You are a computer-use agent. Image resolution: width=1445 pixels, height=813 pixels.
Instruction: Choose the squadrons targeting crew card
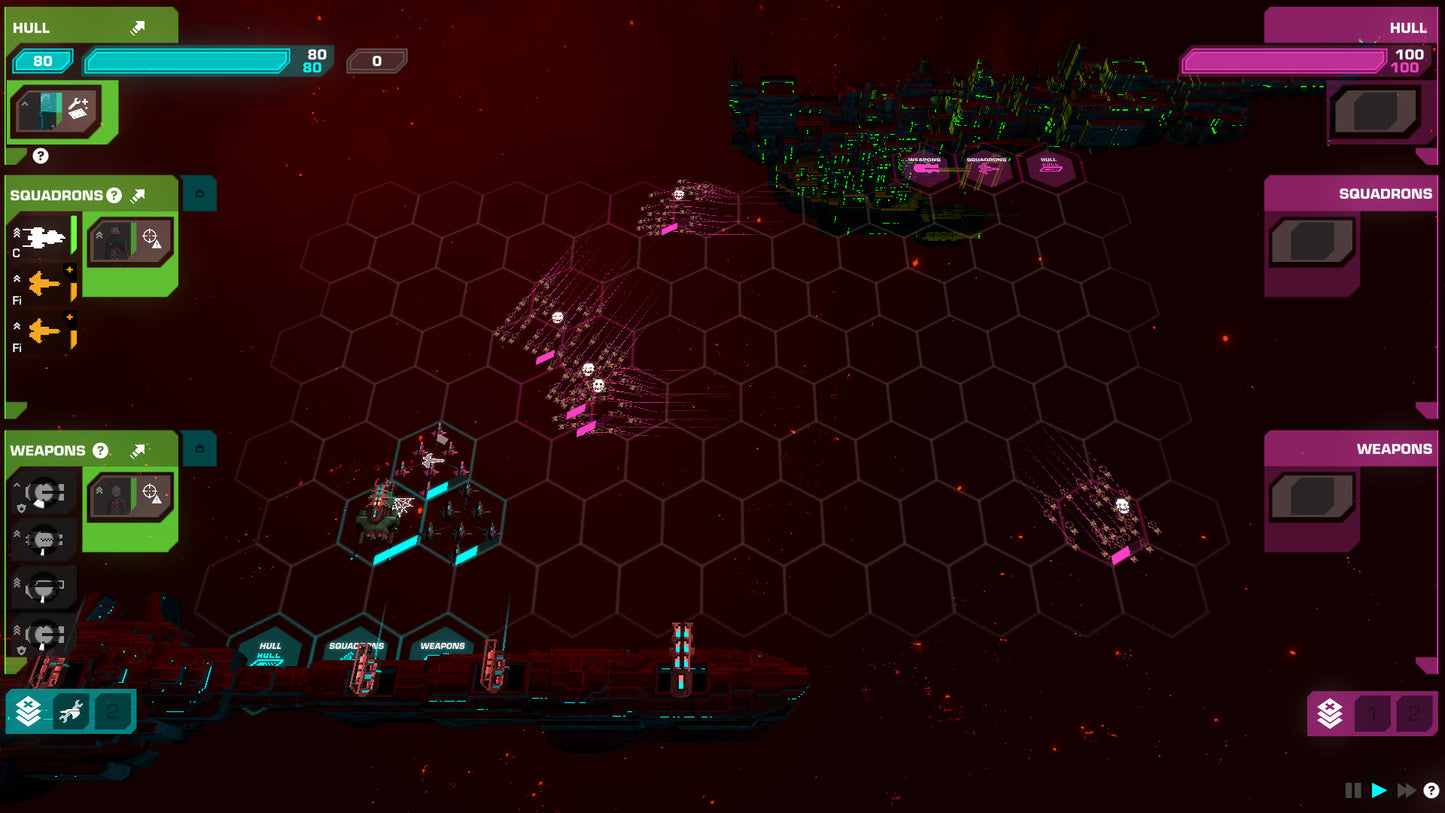130,241
